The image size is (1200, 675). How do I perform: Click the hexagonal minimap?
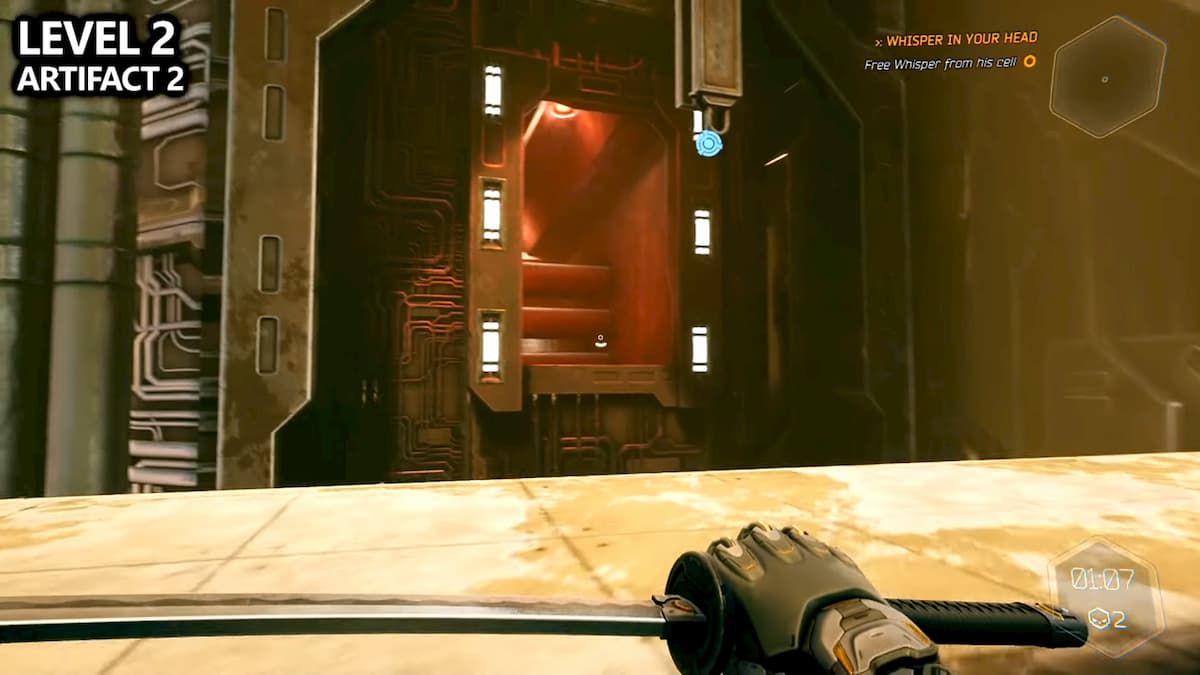tap(1107, 77)
